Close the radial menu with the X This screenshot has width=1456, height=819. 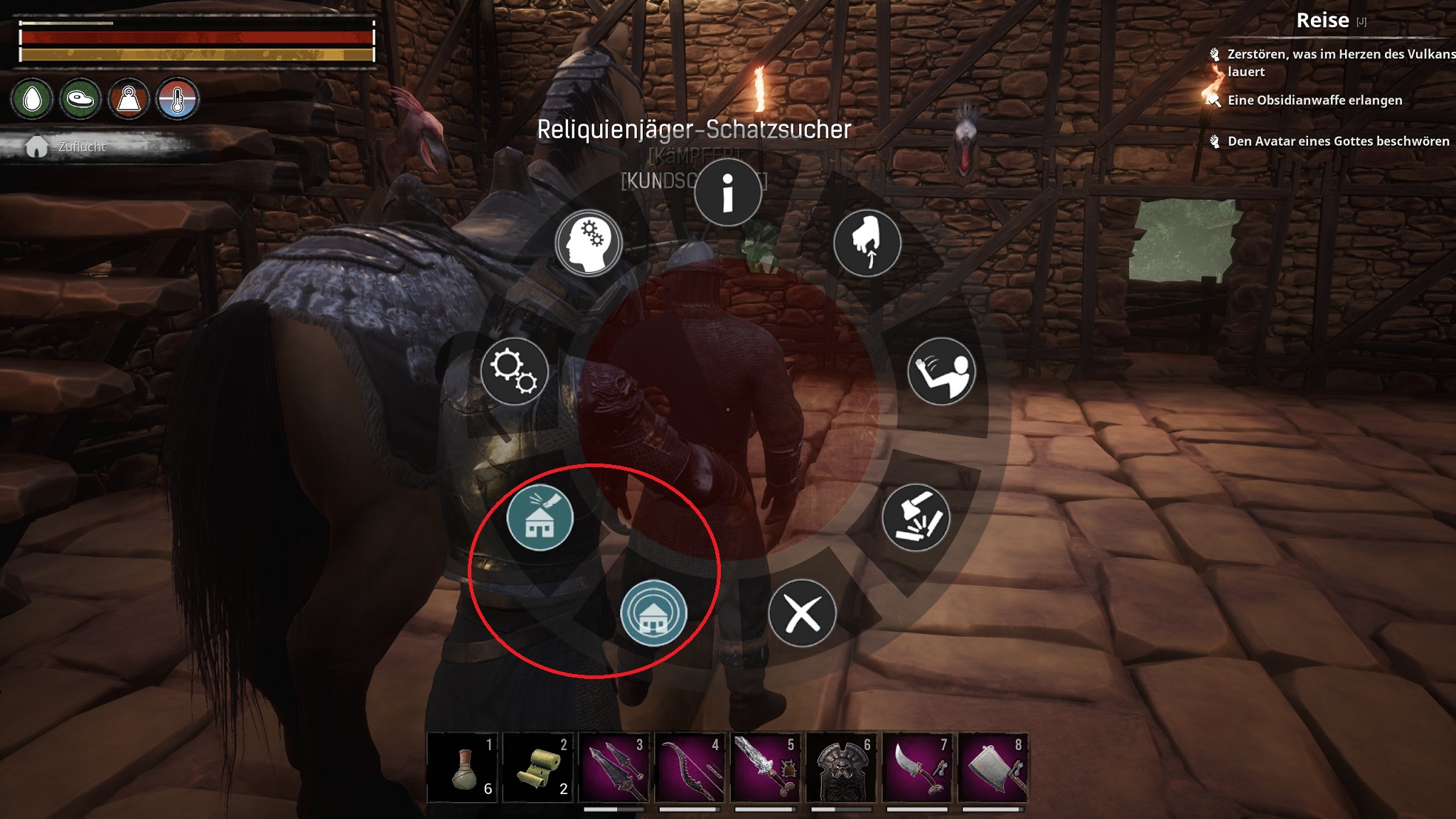tap(802, 613)
